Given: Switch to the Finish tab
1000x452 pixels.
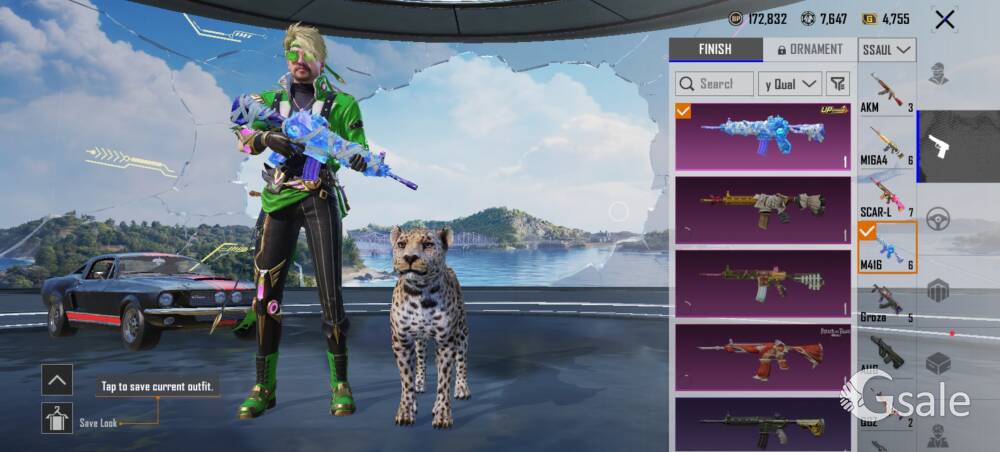Looking at the screenshot, I should pos(715,49).
